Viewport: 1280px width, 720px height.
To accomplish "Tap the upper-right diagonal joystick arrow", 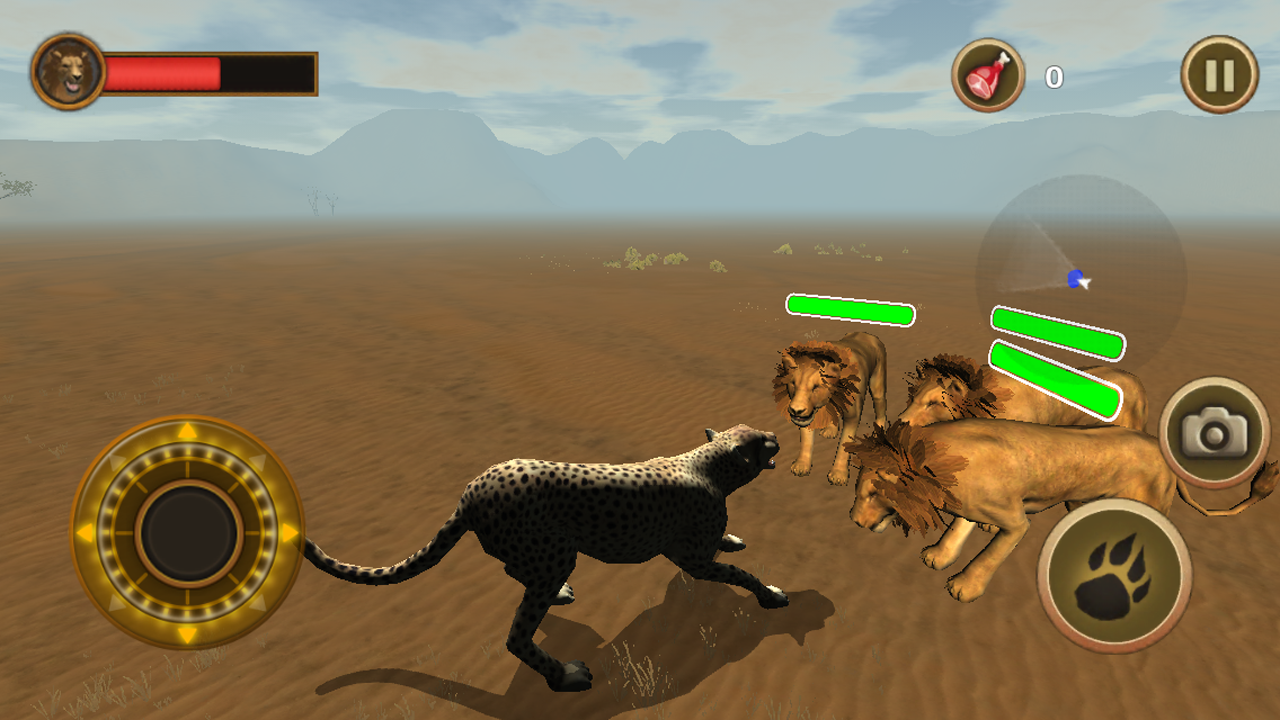I will [x=258, y=463].
